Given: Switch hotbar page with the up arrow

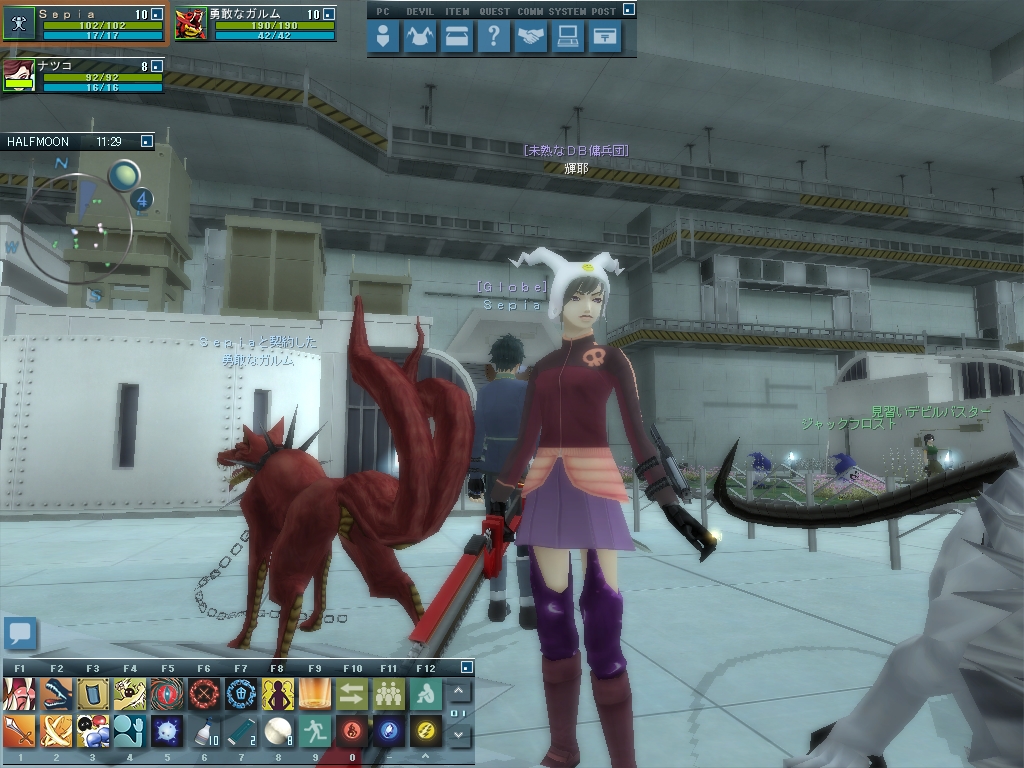Looking at the screenshot, I should (458, 691).
